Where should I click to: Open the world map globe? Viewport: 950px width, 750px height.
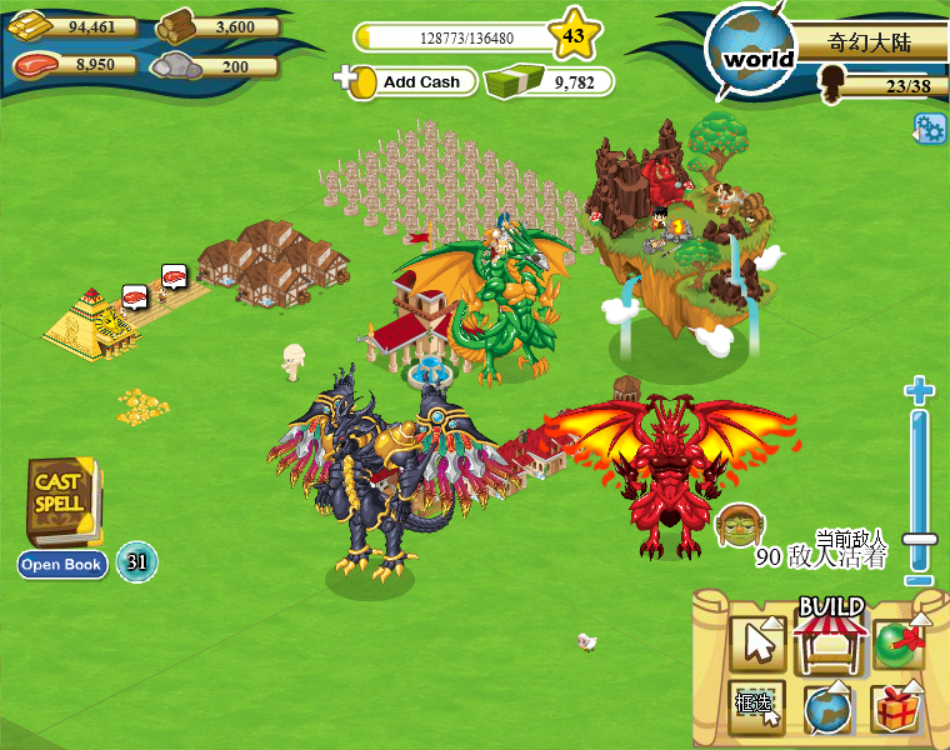tap(749, 52)
